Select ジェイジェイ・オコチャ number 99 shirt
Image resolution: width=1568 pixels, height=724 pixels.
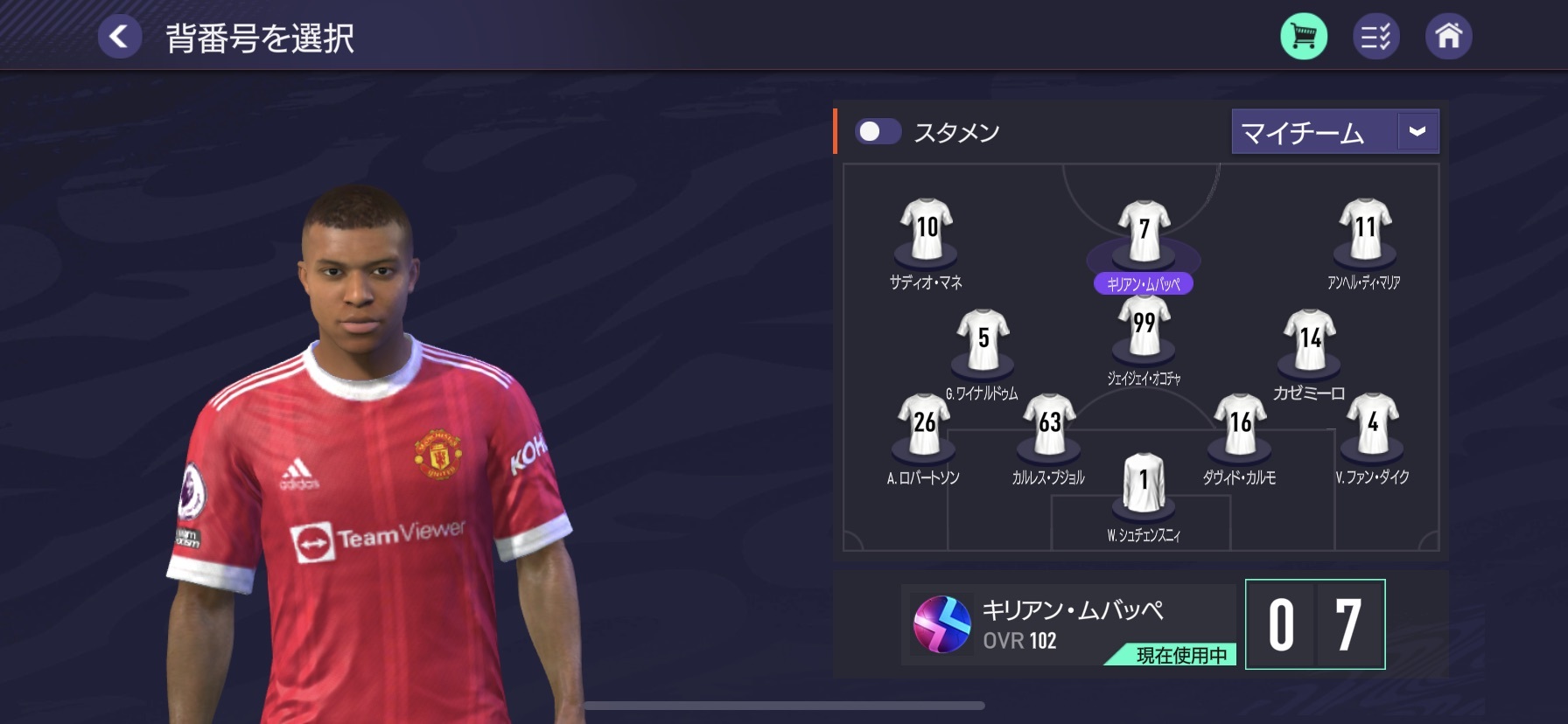click(1144, 325)
